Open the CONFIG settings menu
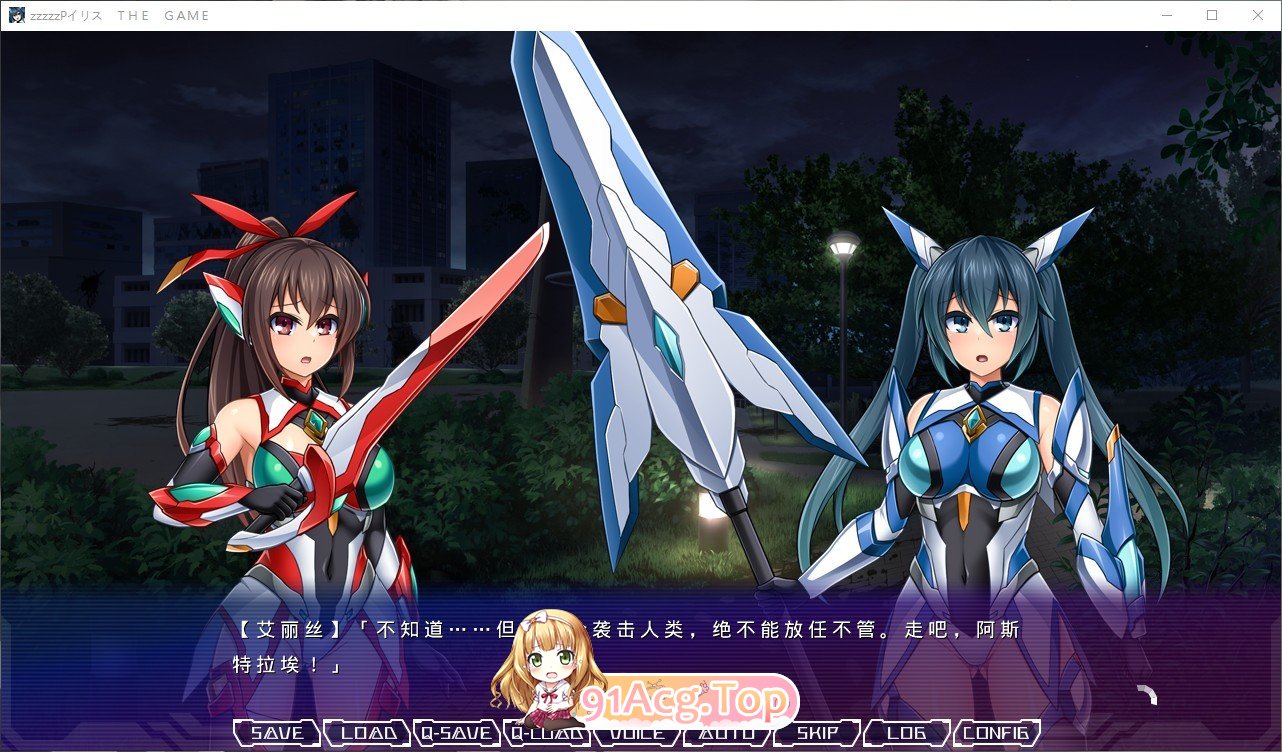Screen dimensions: 1282x752 click(996, 732)
